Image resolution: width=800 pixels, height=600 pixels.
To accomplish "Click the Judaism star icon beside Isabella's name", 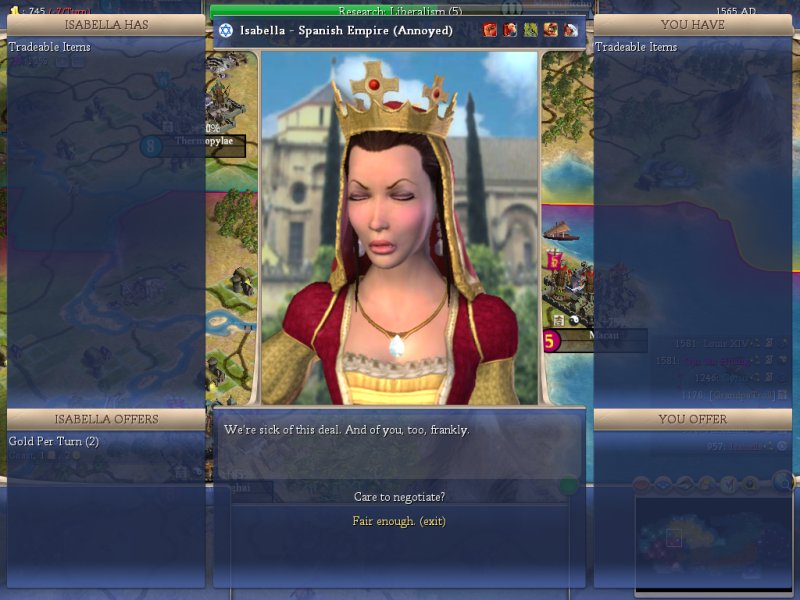I will tap(226, 30).
